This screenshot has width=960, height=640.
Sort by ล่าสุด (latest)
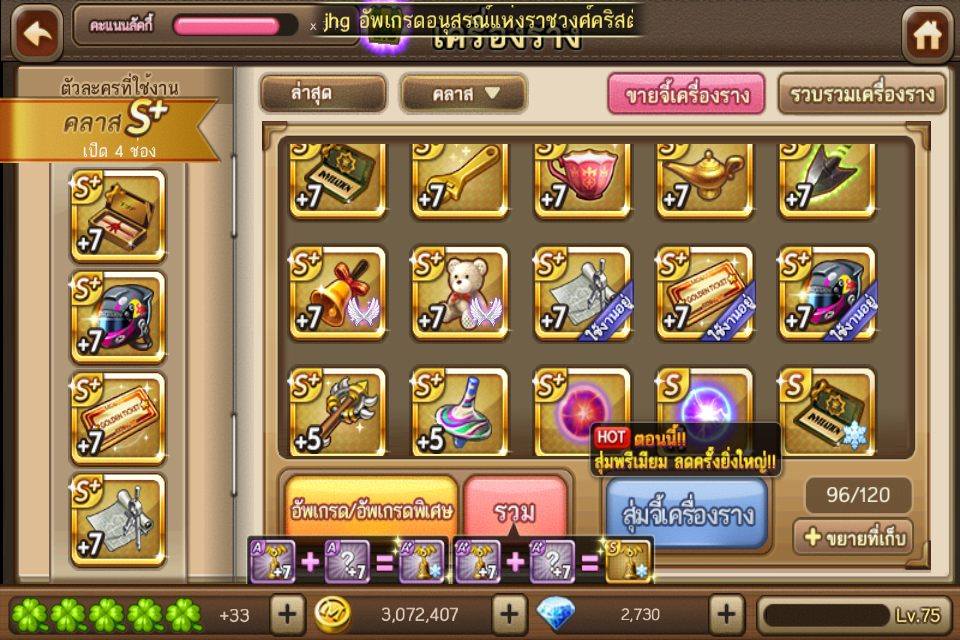323,95
